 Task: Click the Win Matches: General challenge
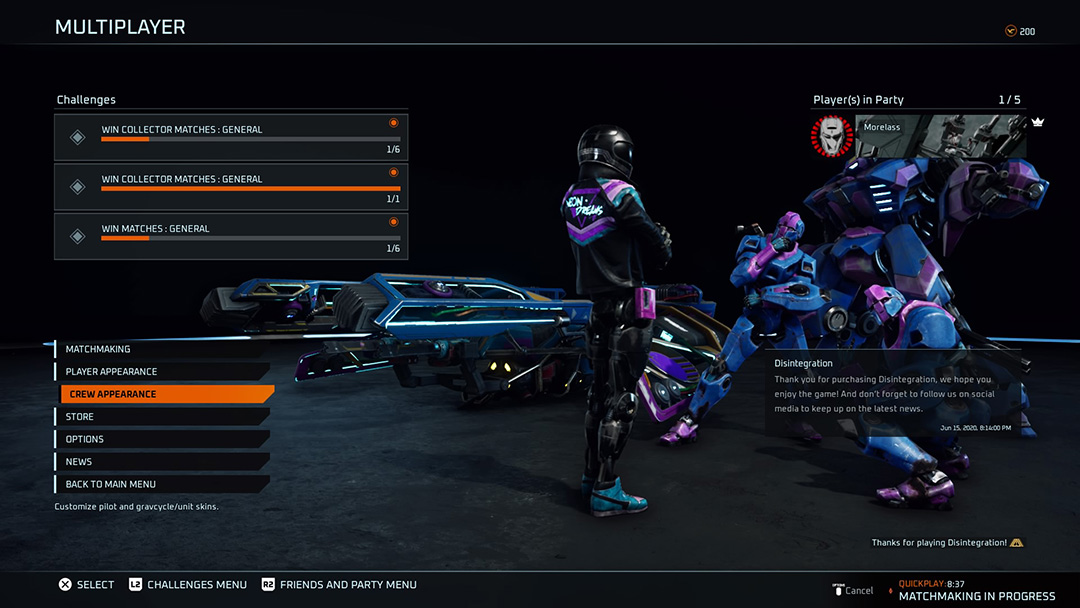click(231, 236)
